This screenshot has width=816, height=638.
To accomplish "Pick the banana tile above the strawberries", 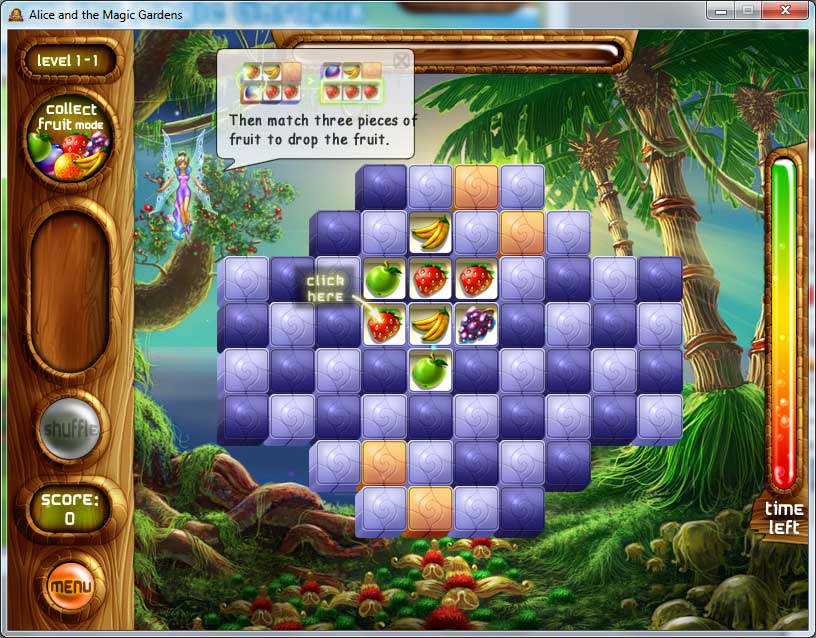I will (430, 233).
